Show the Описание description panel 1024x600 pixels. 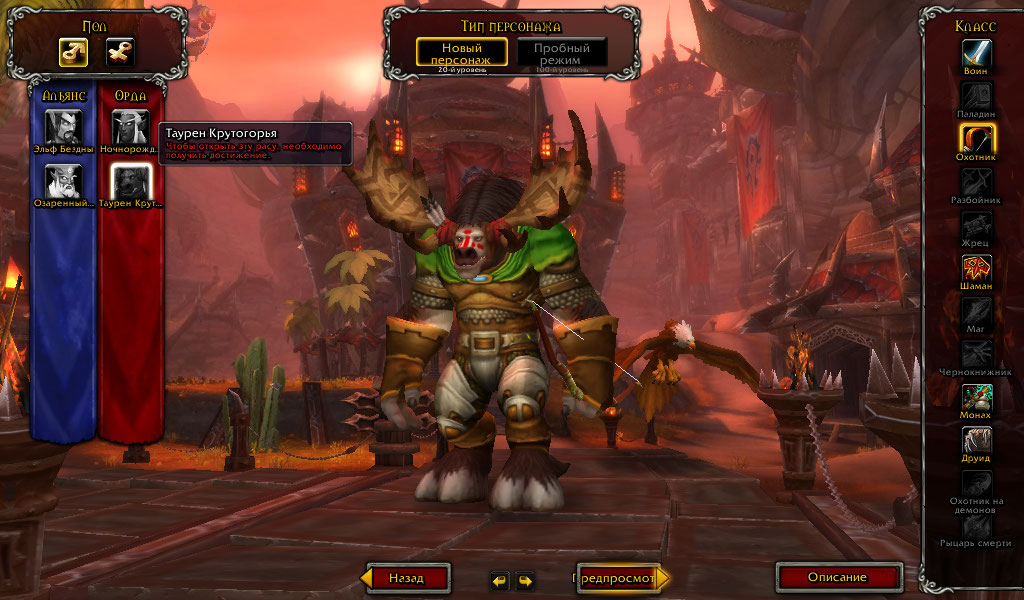pyautogui.click(x=838, y=577)
